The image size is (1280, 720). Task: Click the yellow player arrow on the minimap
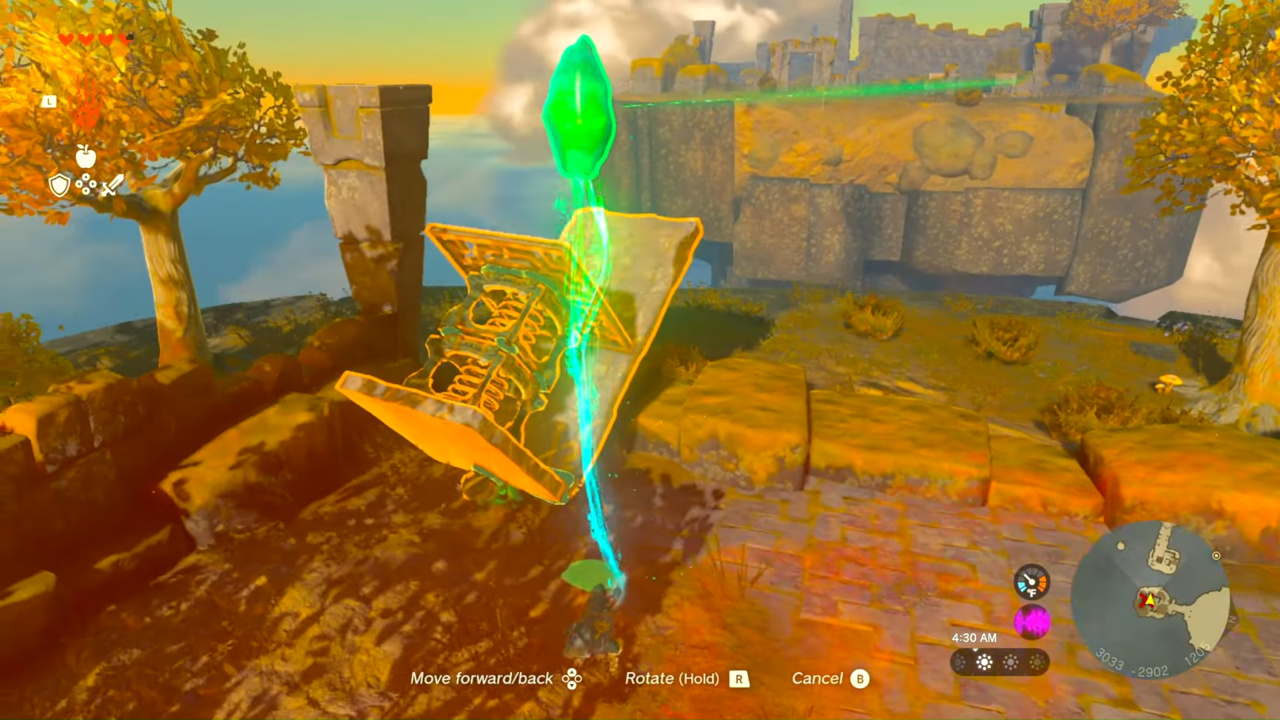coord(1150,600)
